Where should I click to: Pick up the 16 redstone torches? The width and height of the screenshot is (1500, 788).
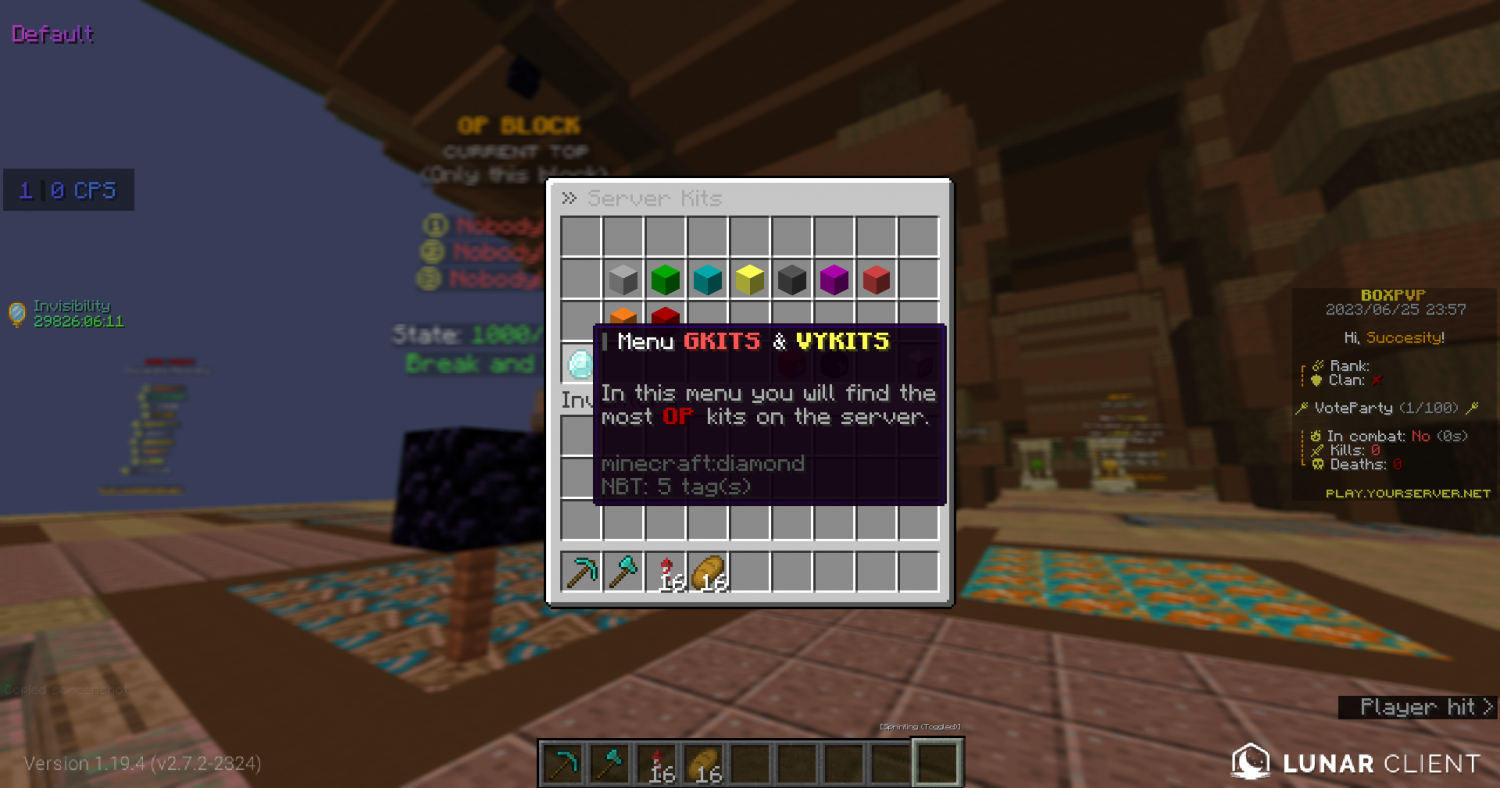[665, 568]
